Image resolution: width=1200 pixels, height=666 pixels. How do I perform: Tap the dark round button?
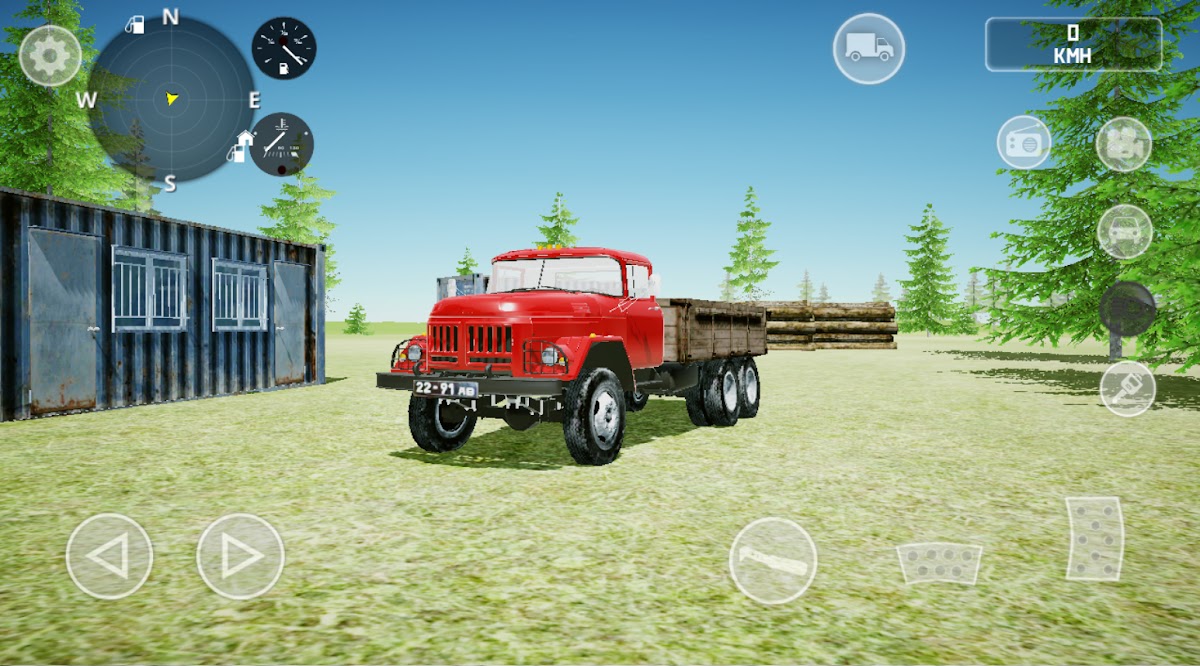click(x=1127, y=308)
